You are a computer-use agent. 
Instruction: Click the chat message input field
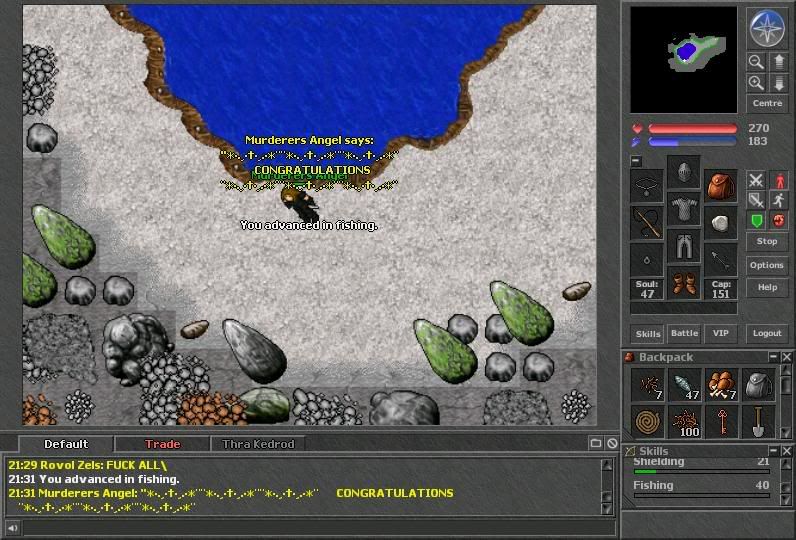click(310, 527)
